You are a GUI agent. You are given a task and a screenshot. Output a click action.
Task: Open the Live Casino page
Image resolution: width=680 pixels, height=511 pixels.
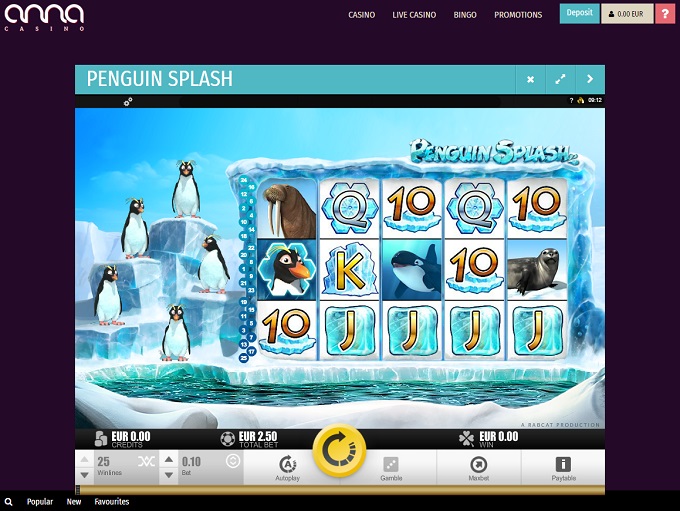pyautogui.click(x=414, y=15)
